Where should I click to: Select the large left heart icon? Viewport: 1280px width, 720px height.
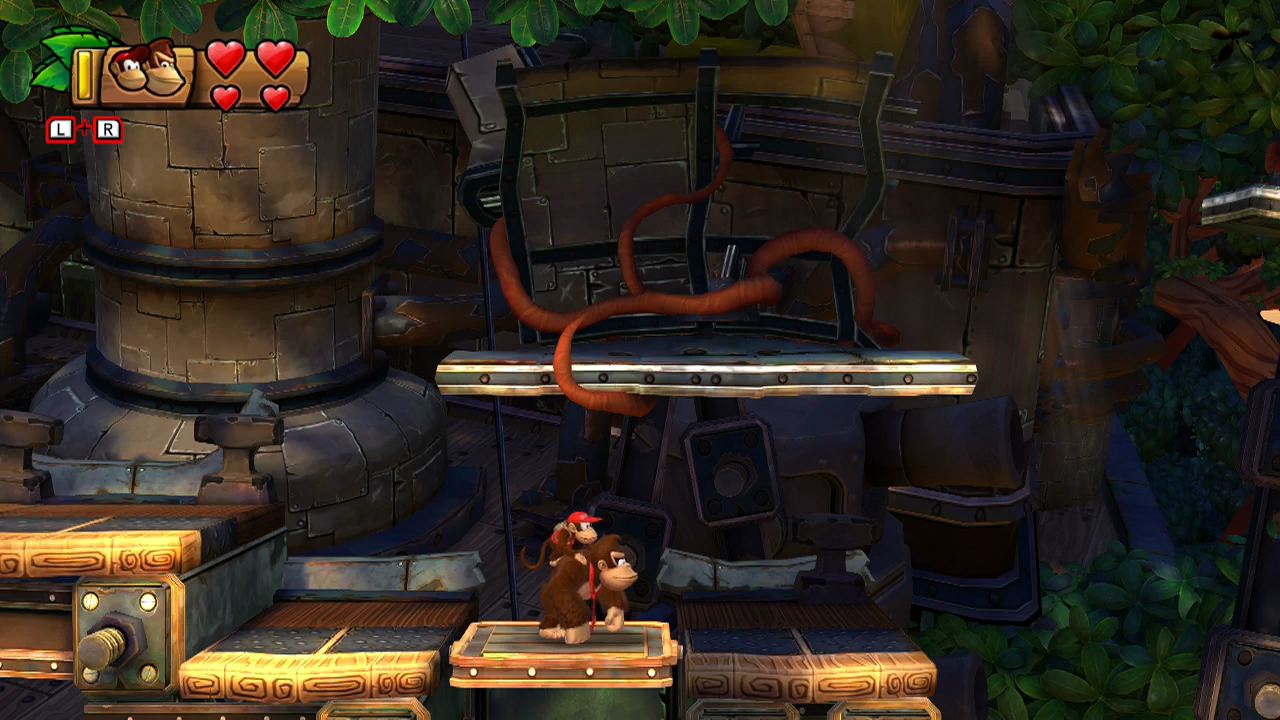(224, 60)
